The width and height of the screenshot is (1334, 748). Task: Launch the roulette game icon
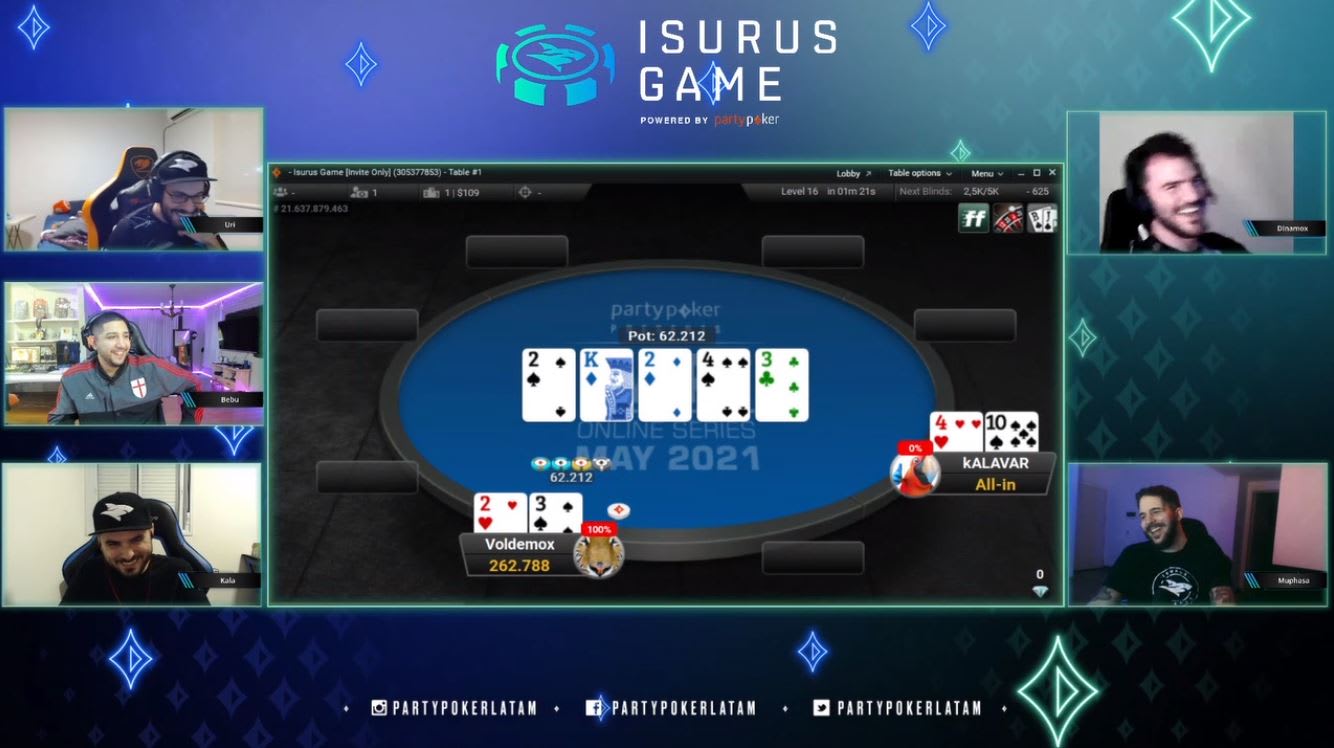(x=1008, y=215)
